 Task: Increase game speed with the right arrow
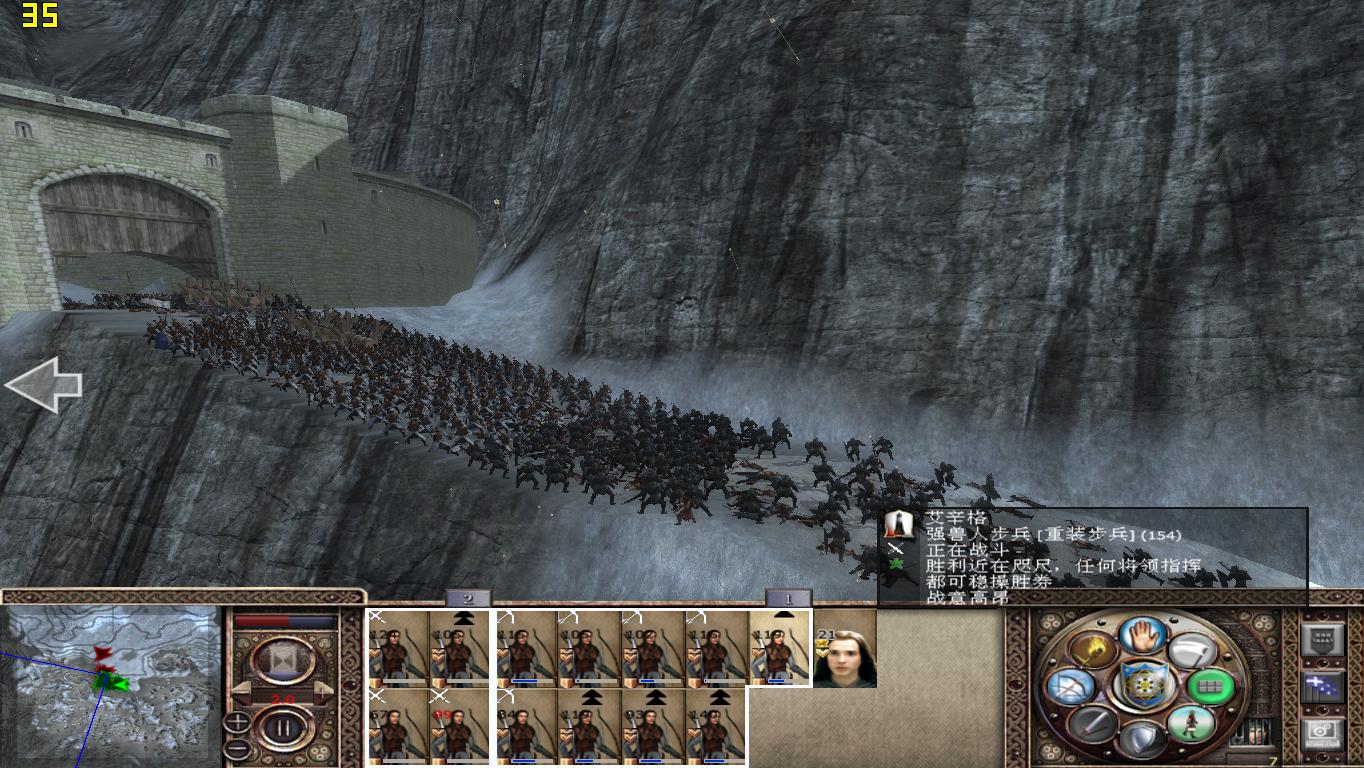[x=324, y=690]
